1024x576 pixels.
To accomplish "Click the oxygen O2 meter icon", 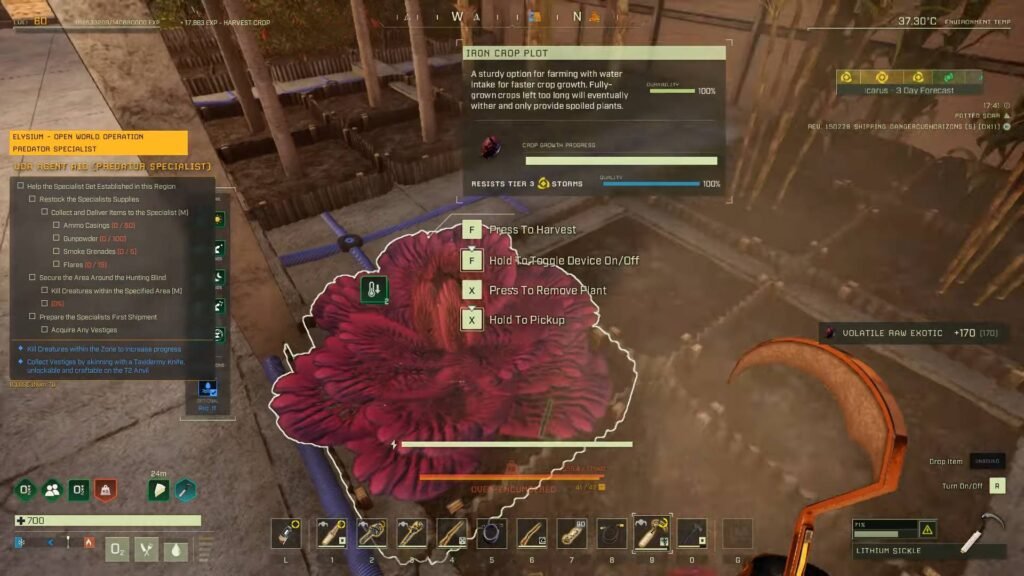I will click(118, 548).
